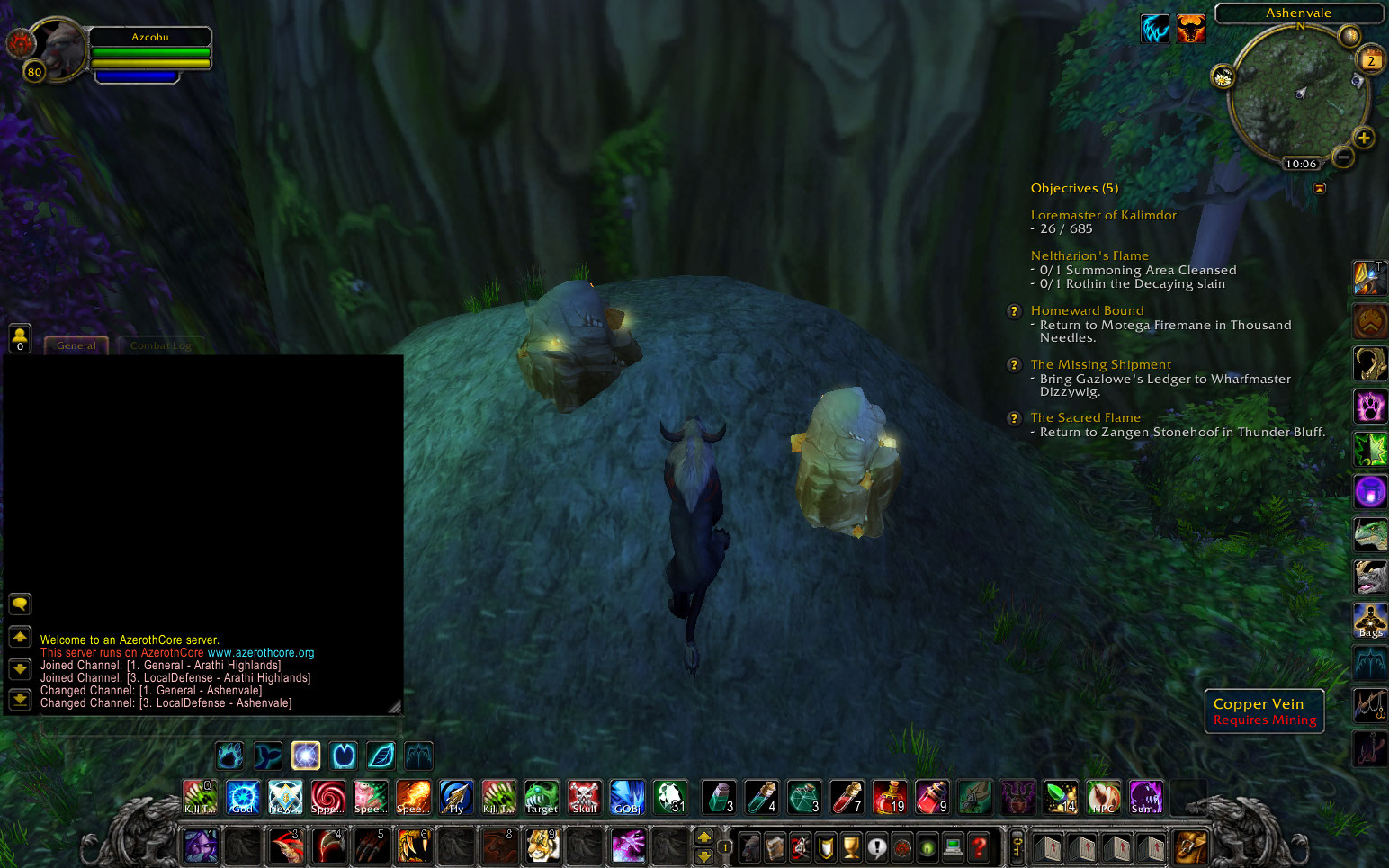This screenshot has height=868, width=1389.
Task: Open the main menu computer icon
Action: pyautogui.click(x=951, y=846)
